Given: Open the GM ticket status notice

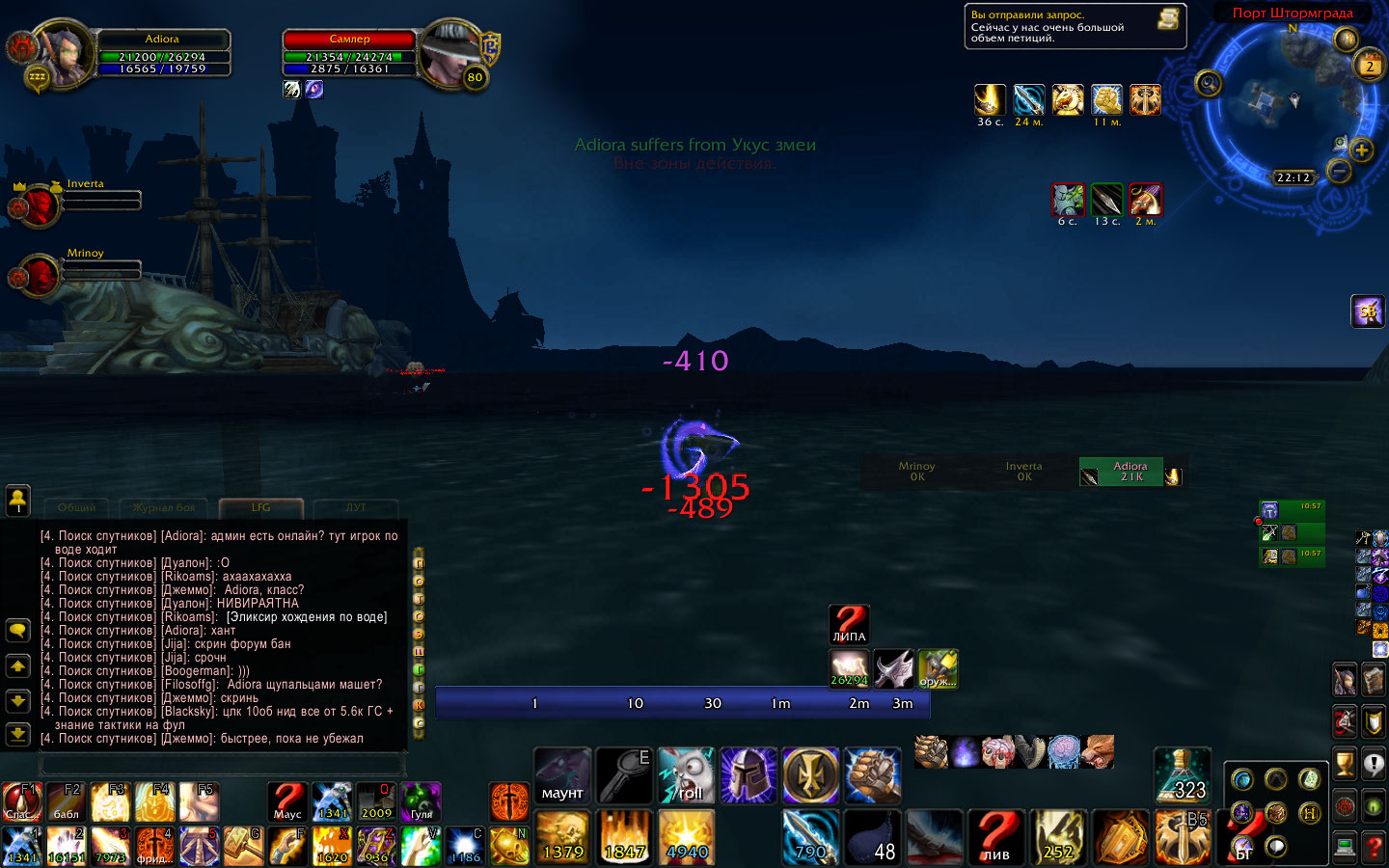Looking at the screenshot, I should pos(1075,27).
